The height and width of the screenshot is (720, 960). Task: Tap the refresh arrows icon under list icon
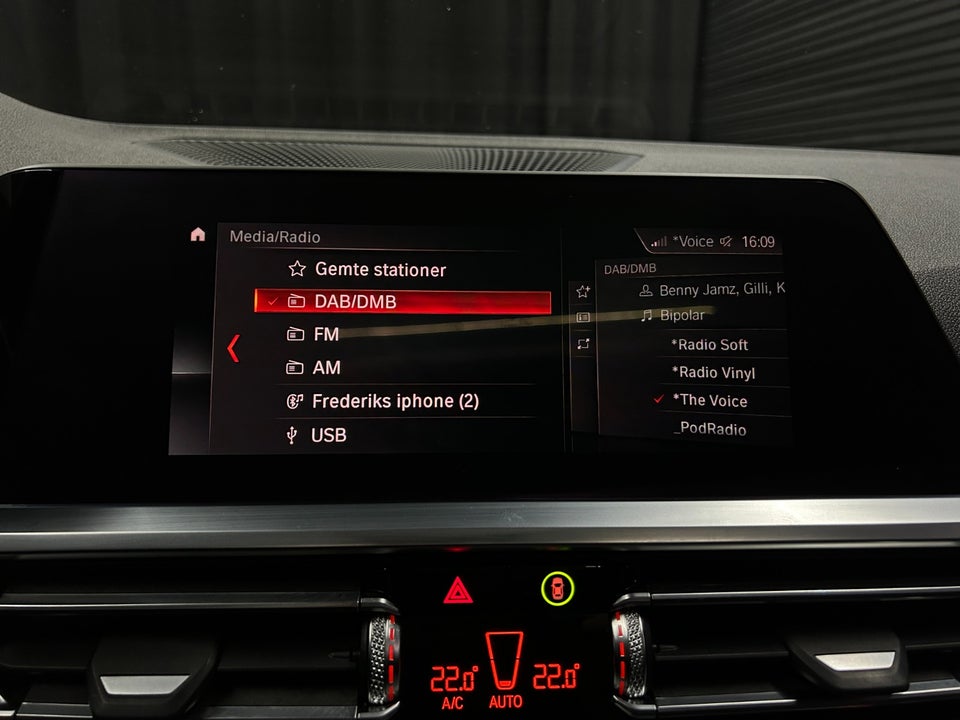coord(583,344)
